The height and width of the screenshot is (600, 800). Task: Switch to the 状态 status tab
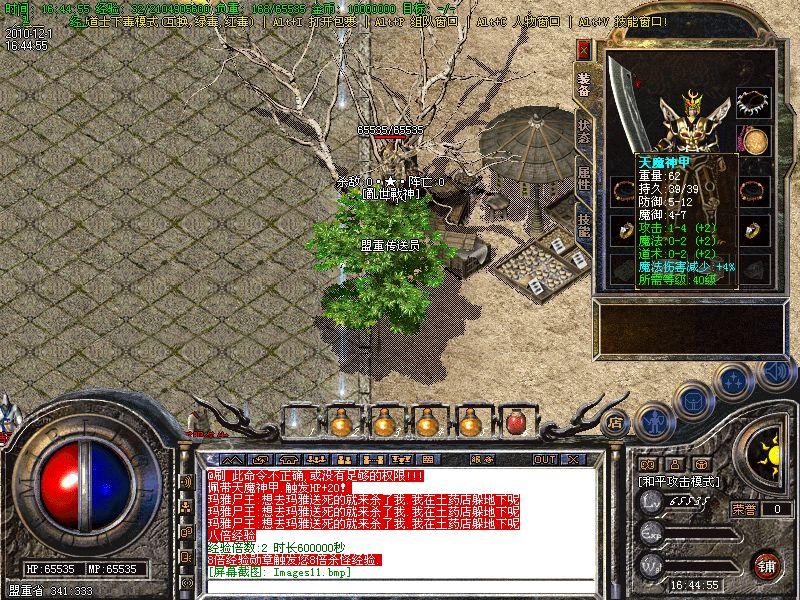(x=584, y=133)
